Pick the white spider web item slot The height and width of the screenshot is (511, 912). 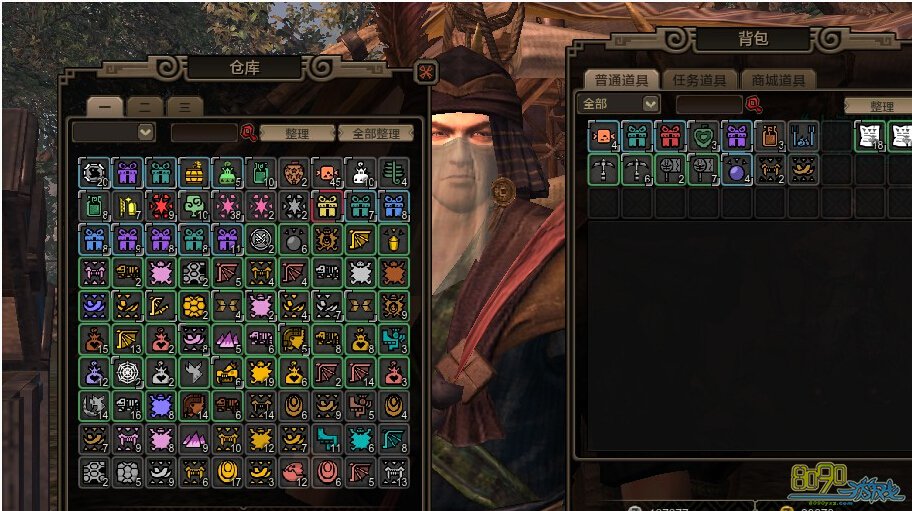(x=128, y=373)
